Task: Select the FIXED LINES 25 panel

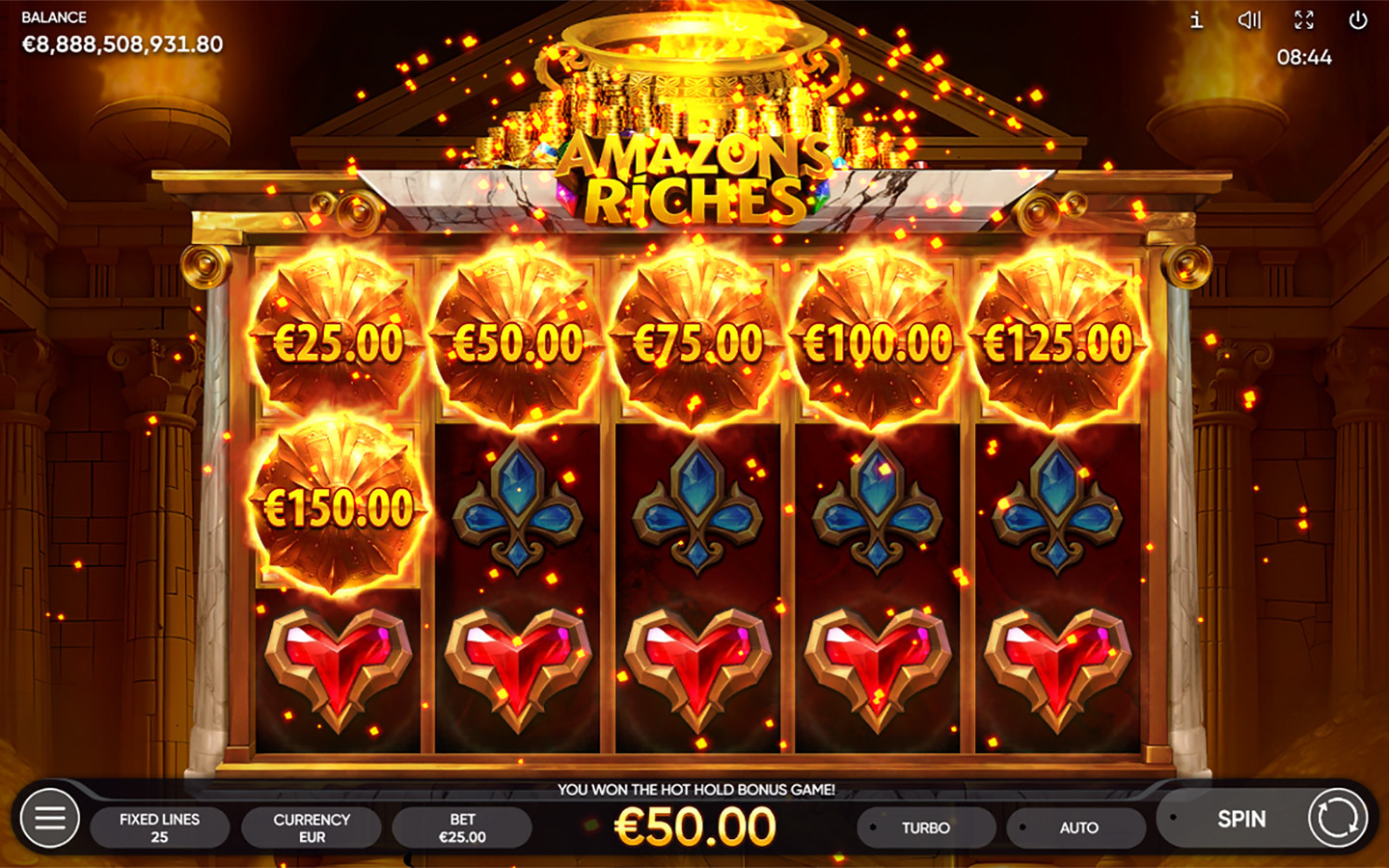Action: click(x=159, y=827)
